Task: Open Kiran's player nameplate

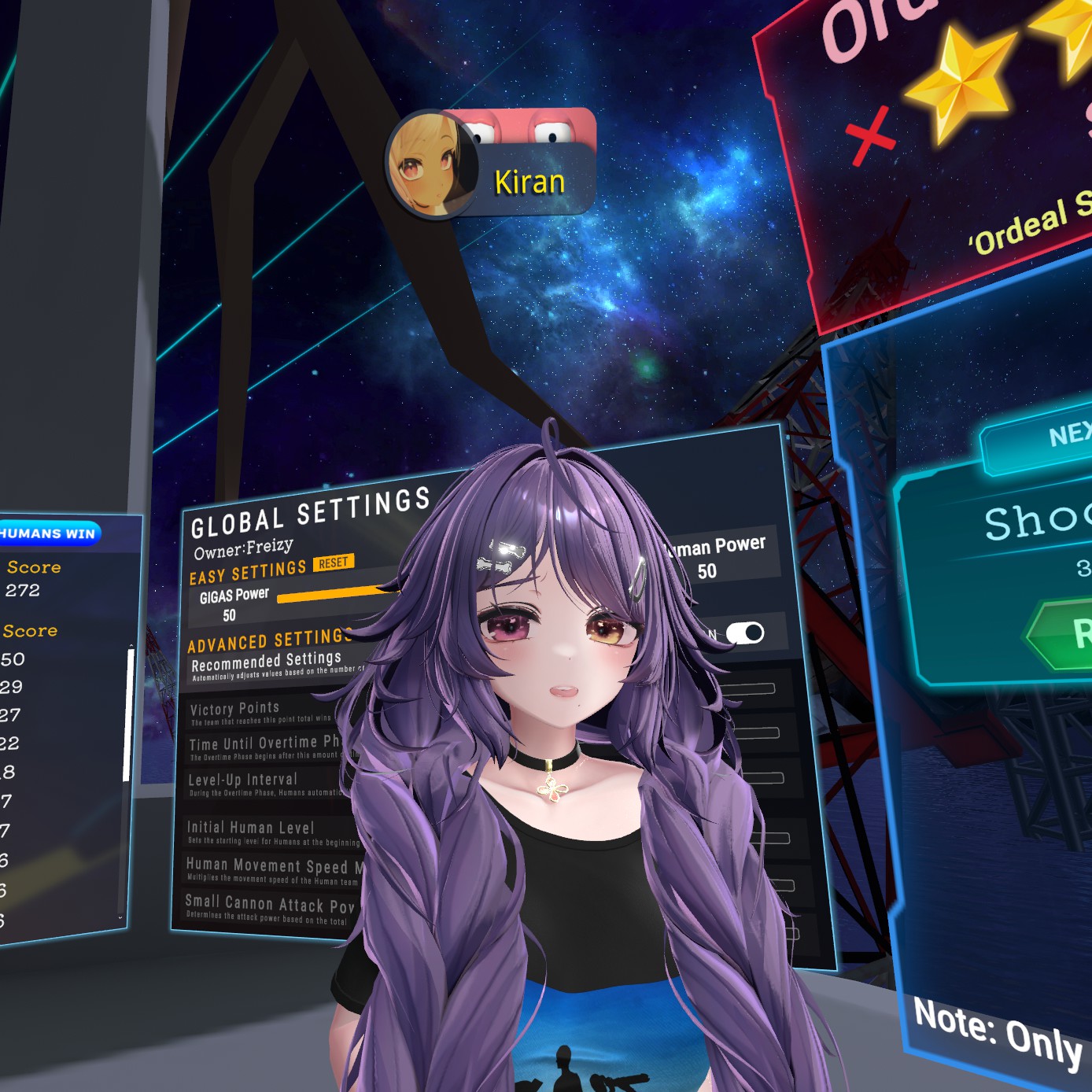Action: point(492,164)
